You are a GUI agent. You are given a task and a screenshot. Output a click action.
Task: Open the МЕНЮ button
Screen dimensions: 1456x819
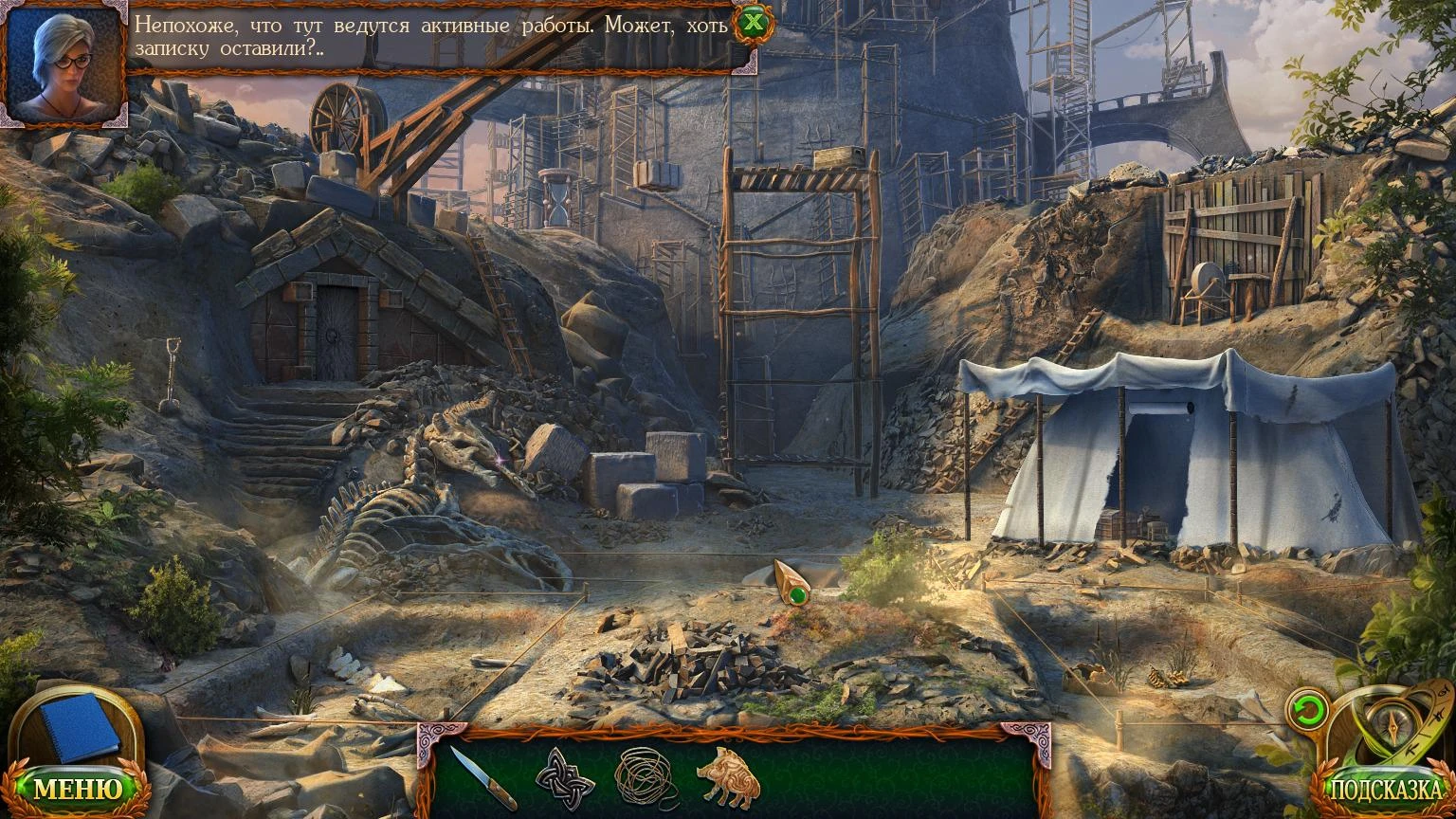pos(78,789)
